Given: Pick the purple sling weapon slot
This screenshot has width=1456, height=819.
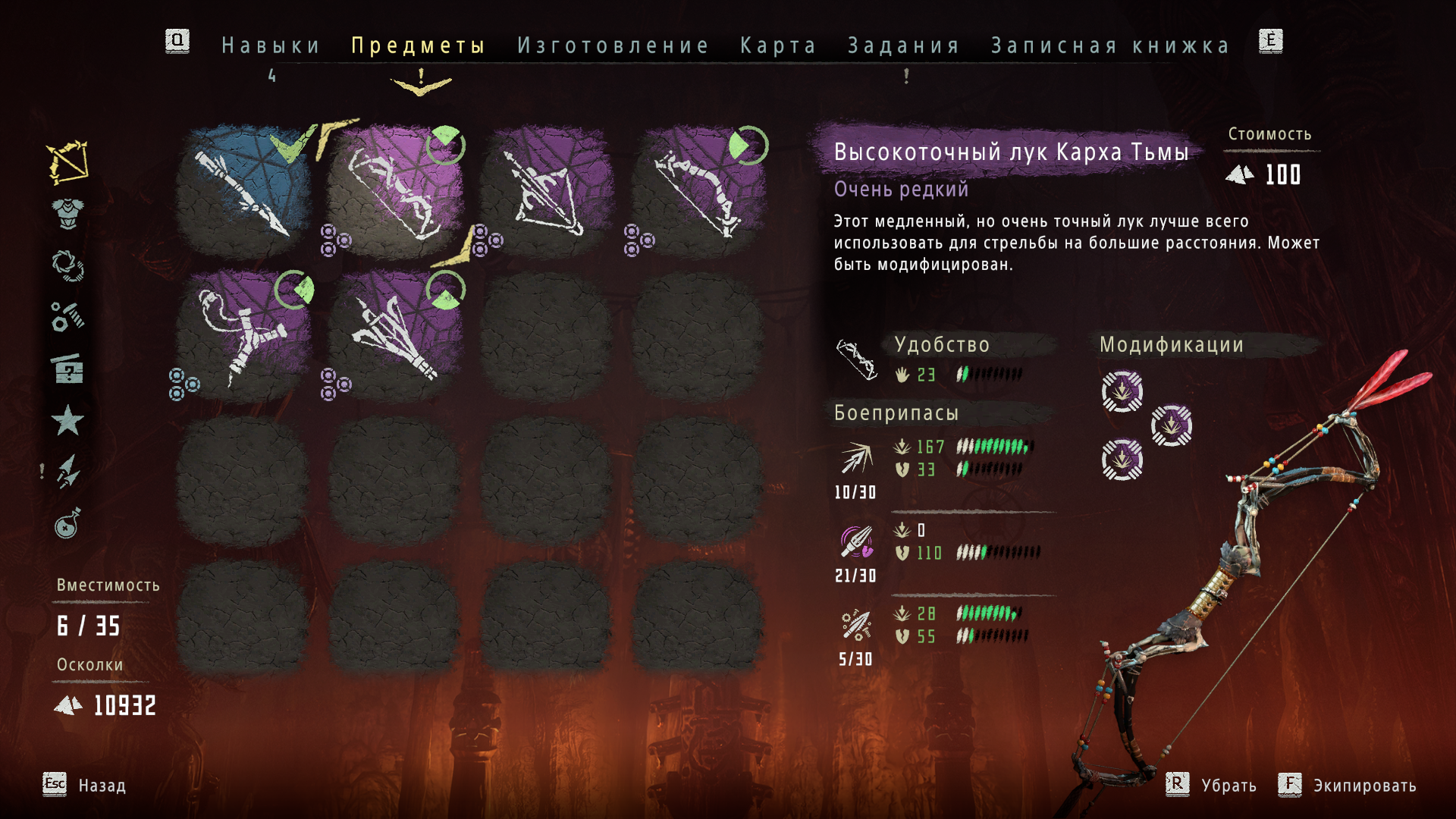Looking at the screenshot, I should [243, 335].
